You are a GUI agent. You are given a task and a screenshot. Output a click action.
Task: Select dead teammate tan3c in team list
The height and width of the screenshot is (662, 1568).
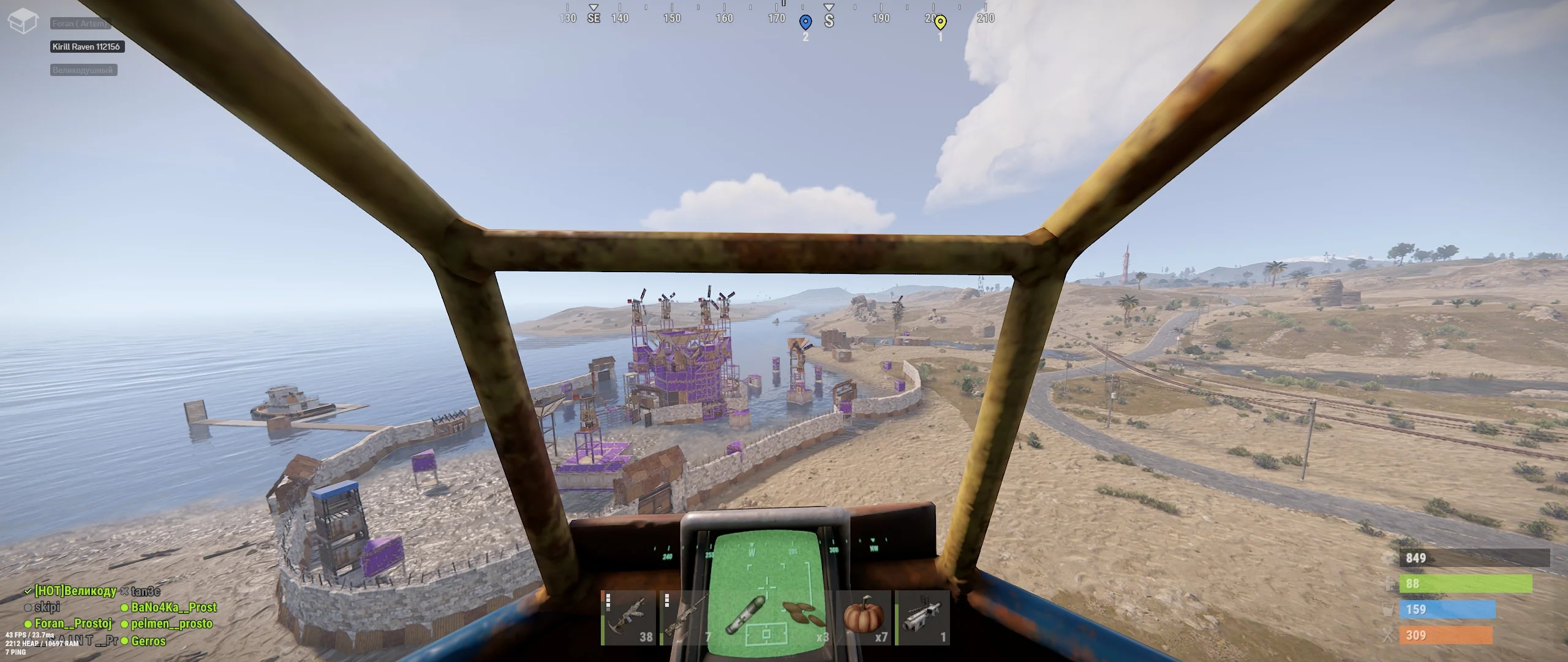click(x=145, y=591)
